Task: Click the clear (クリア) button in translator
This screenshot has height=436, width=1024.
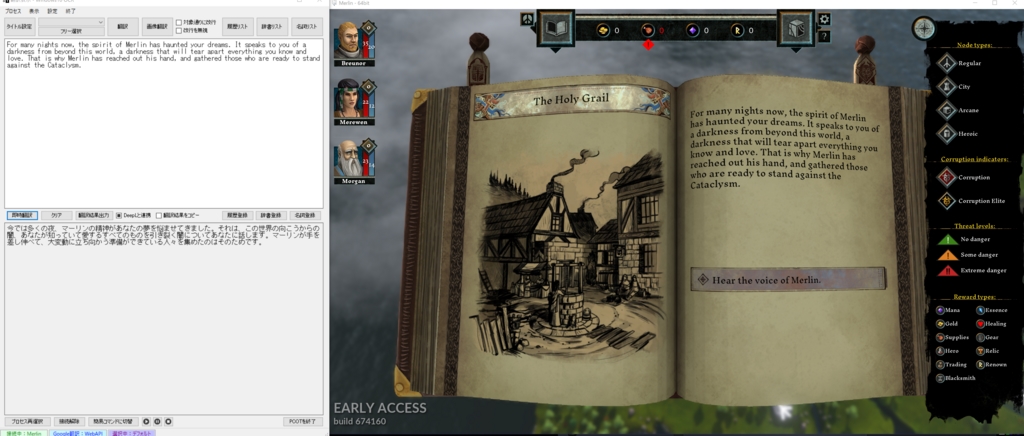Action: pos(57,215)
